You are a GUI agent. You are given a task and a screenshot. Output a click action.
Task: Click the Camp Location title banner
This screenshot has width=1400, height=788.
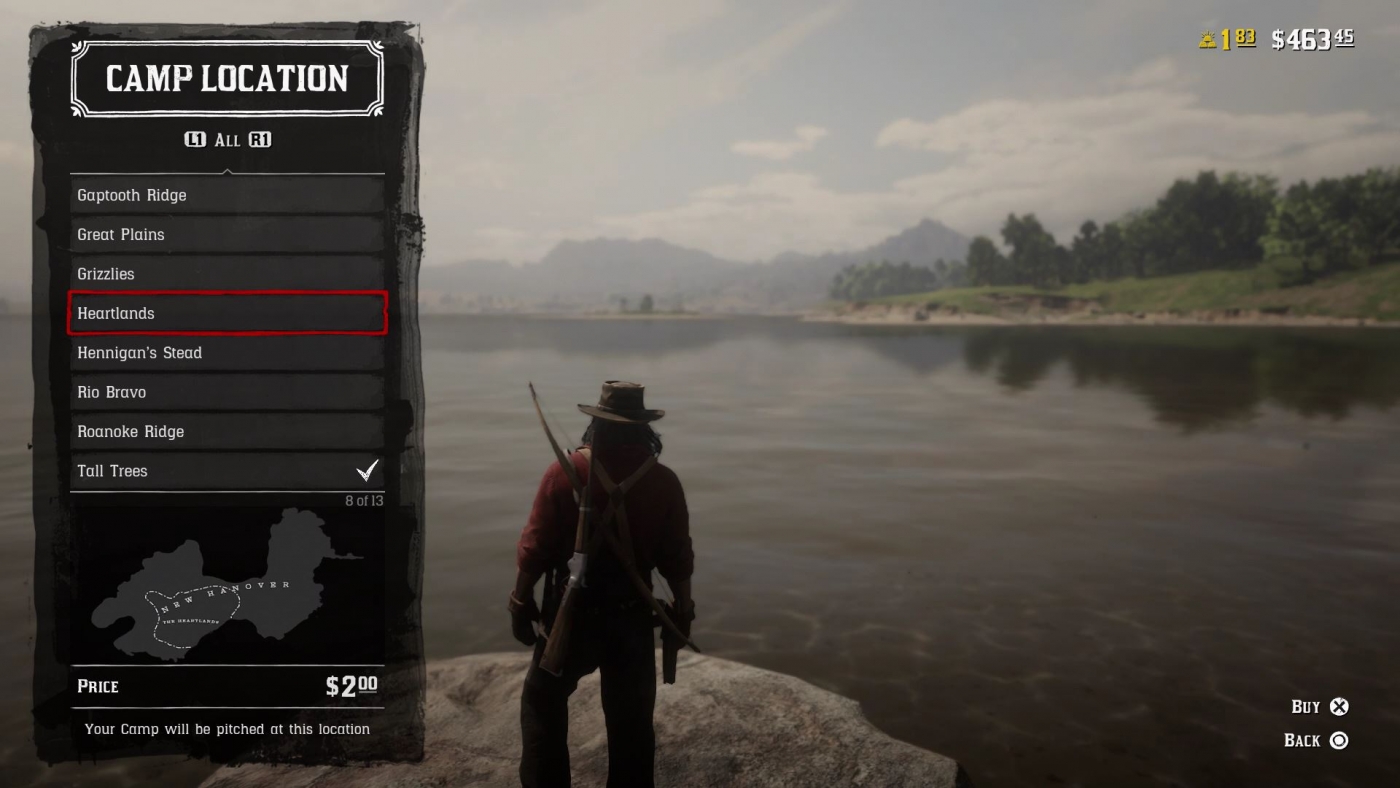(227, 79)
